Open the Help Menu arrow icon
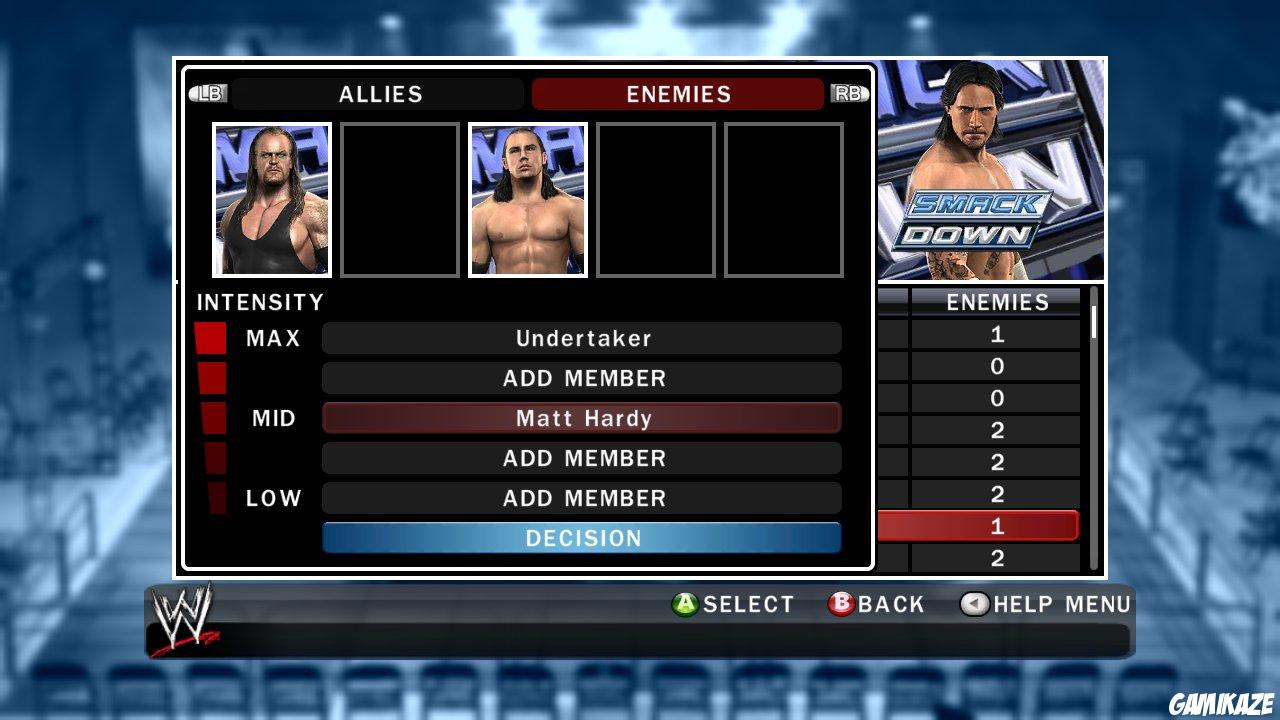The width and height of the screenshot is (1280, 720). 975,604
